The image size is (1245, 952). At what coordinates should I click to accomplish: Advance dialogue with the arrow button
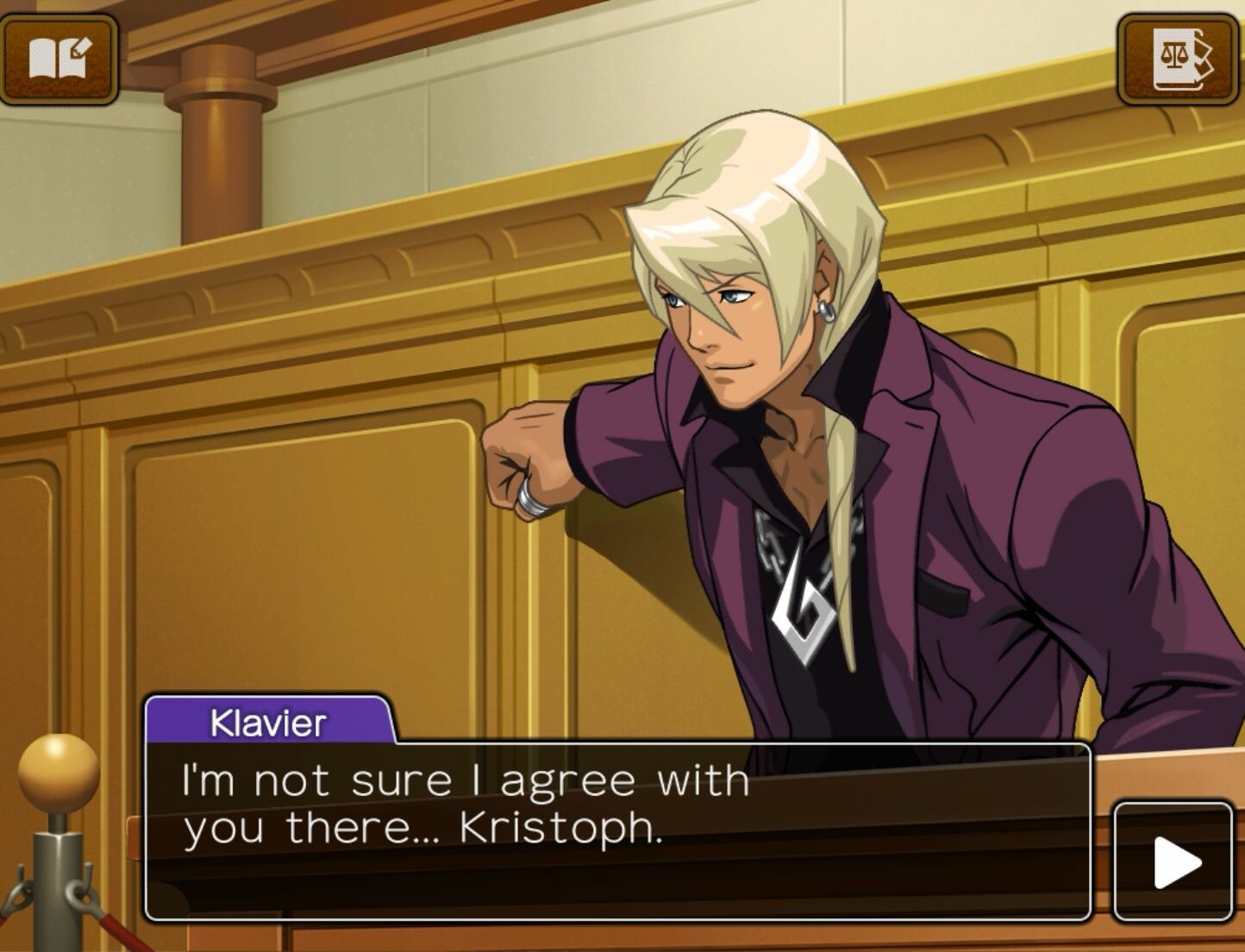coord(1174,861)
